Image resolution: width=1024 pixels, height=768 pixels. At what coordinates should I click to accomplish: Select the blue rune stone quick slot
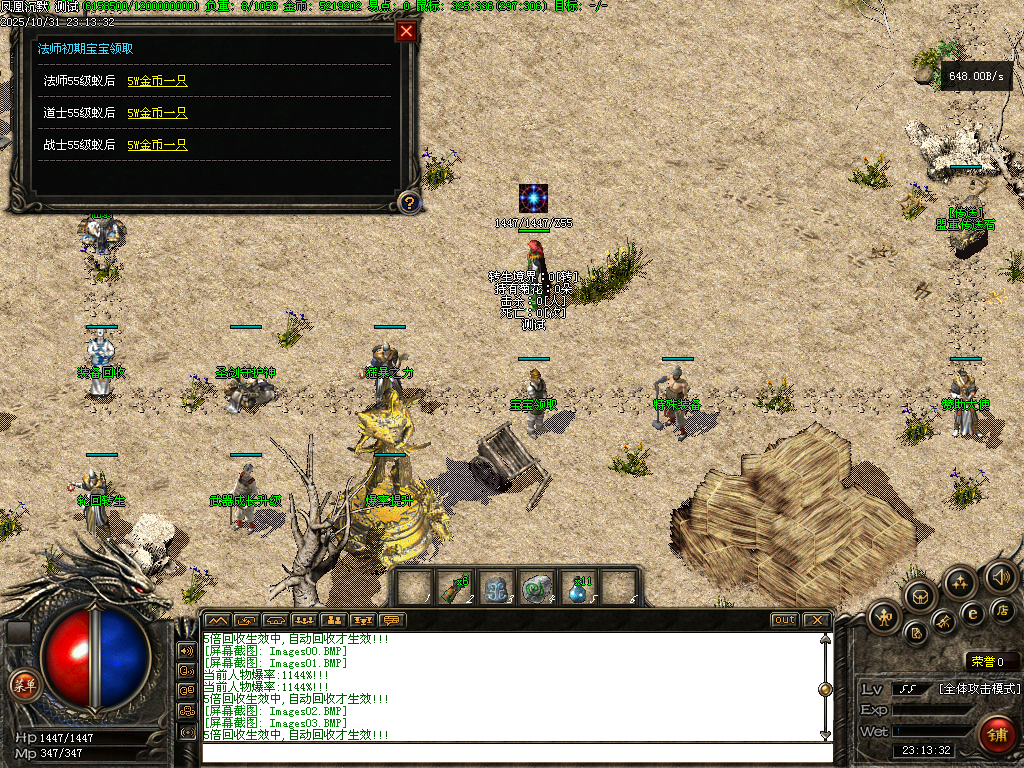[498, 589]
